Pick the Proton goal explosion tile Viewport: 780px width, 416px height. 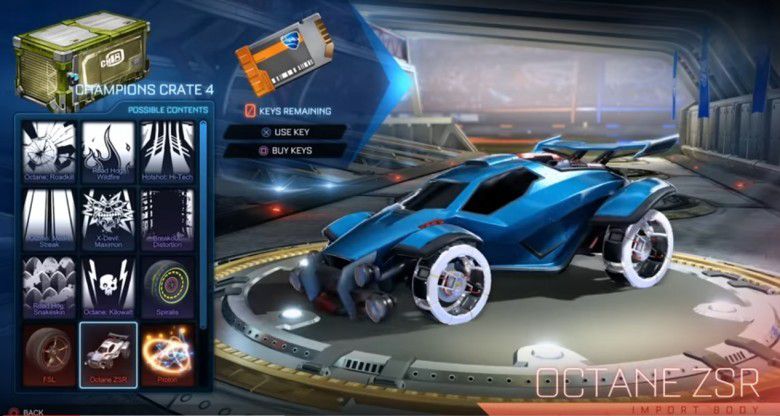(167, 352)
